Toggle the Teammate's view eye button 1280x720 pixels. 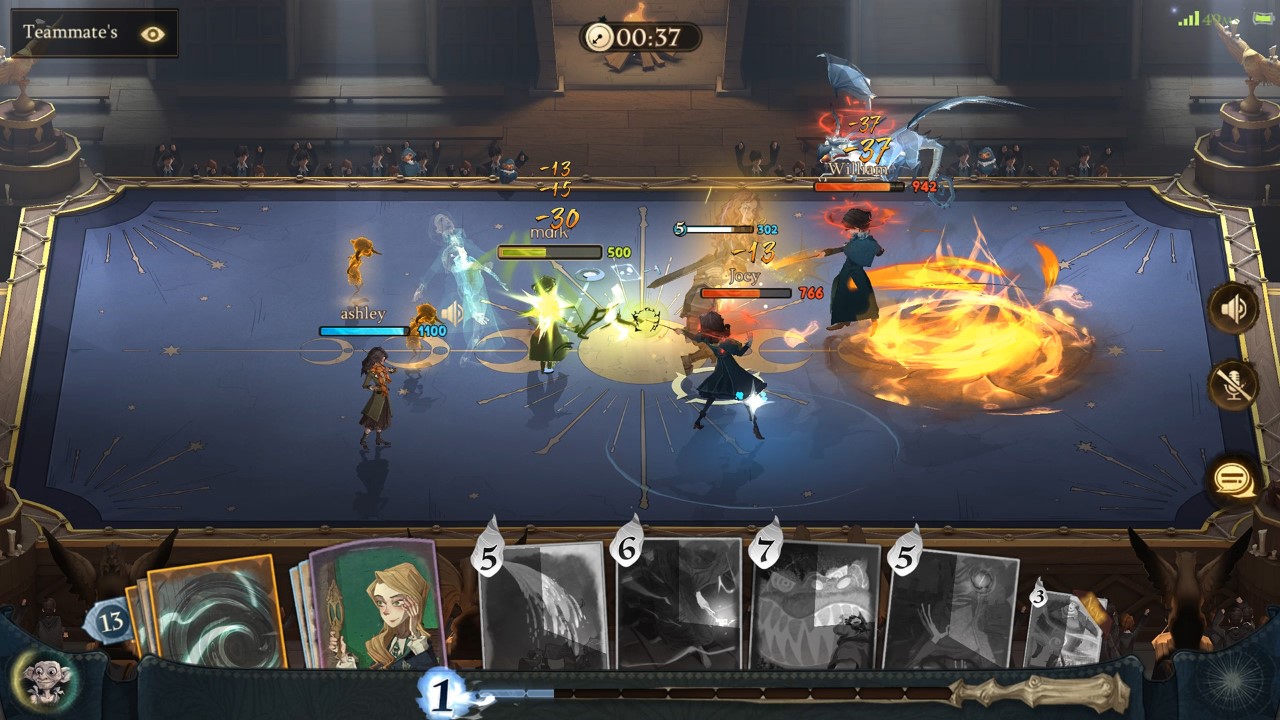[x=152, y=33]
